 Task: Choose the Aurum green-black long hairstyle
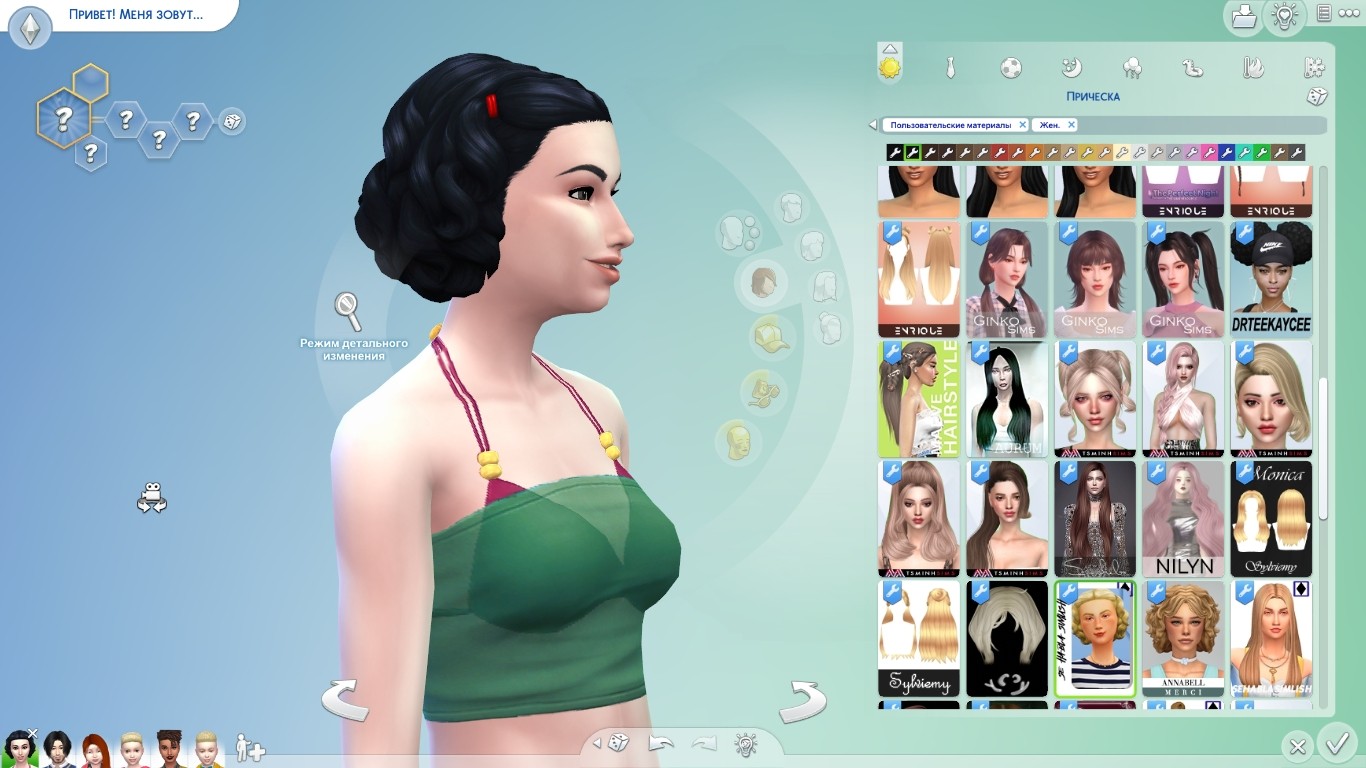(x=1007, y=400)
